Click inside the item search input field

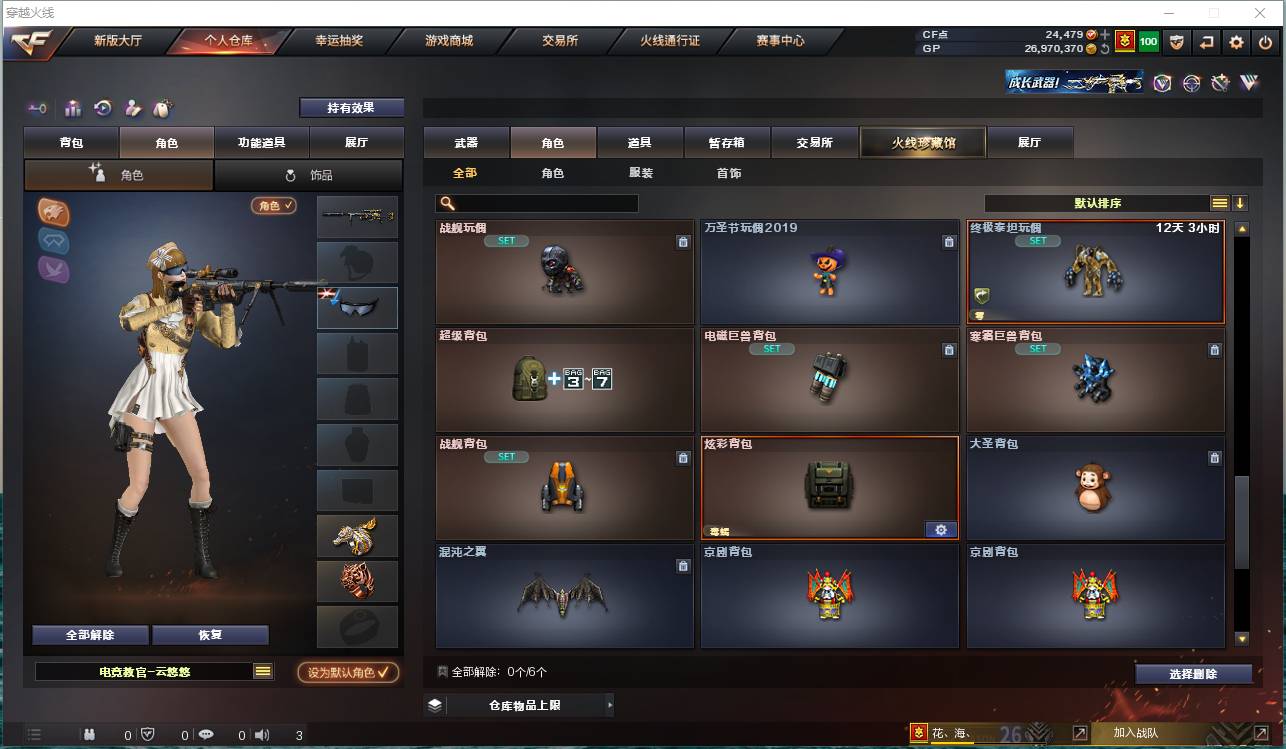pyautogui.click(x=540, y=202)
